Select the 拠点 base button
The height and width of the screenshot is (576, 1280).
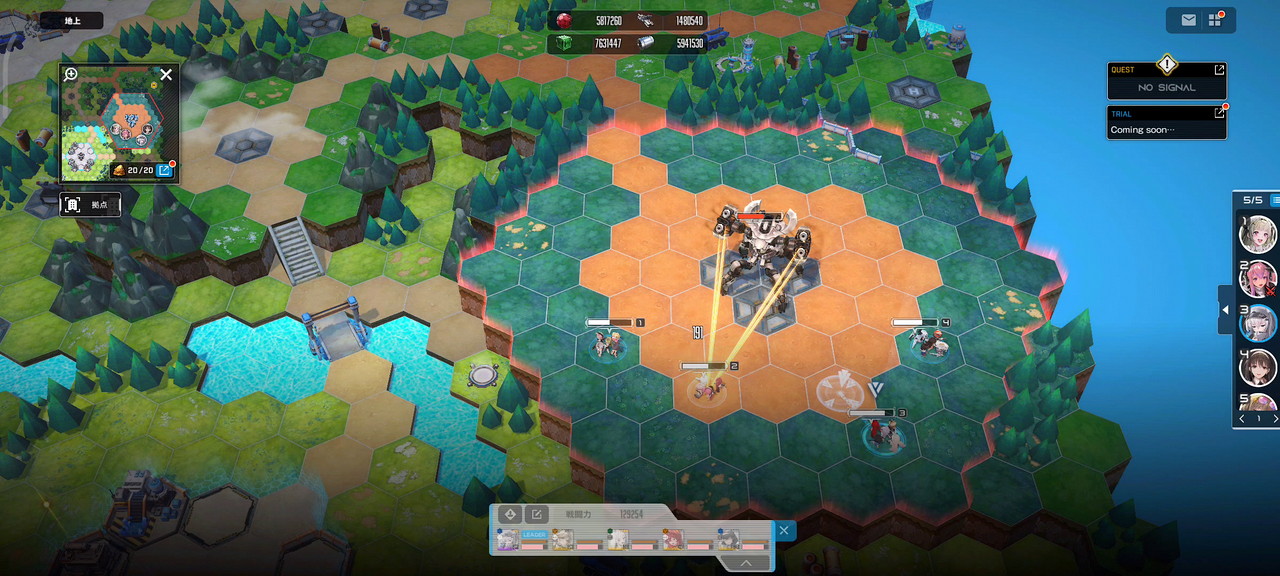90,204
